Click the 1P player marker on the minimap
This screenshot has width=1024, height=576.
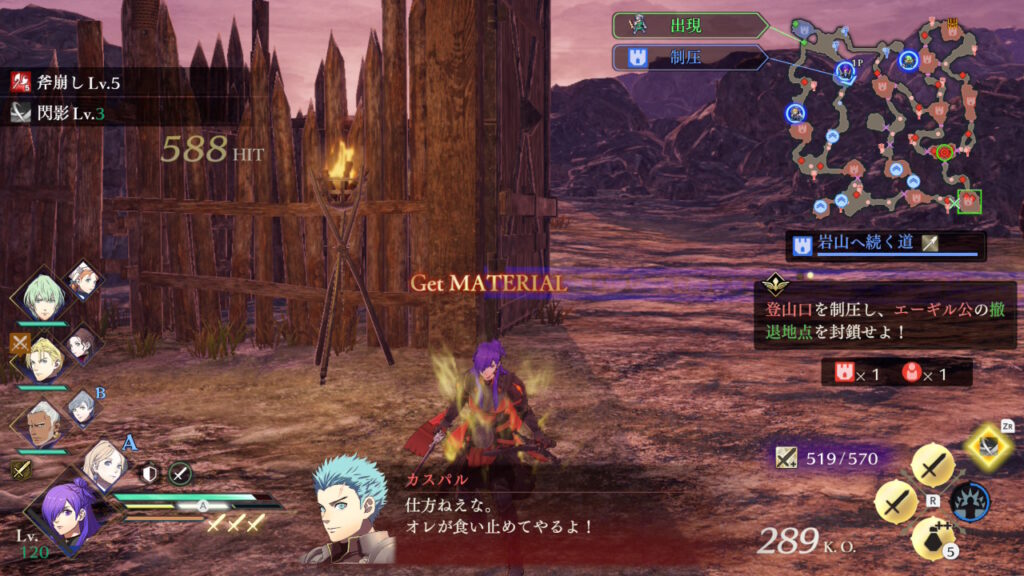(846, 70)
